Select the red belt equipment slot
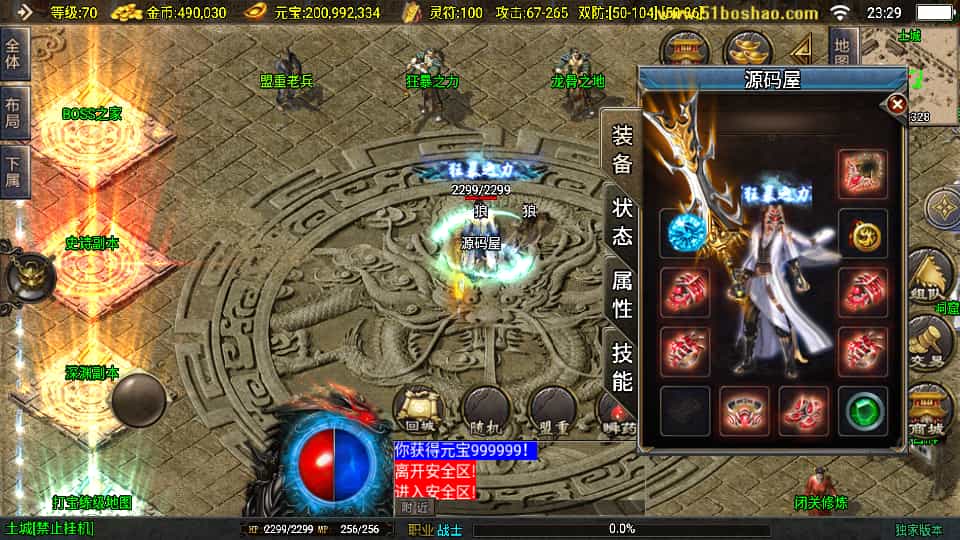This screenshot has height=540, width=960. point(744,411)
